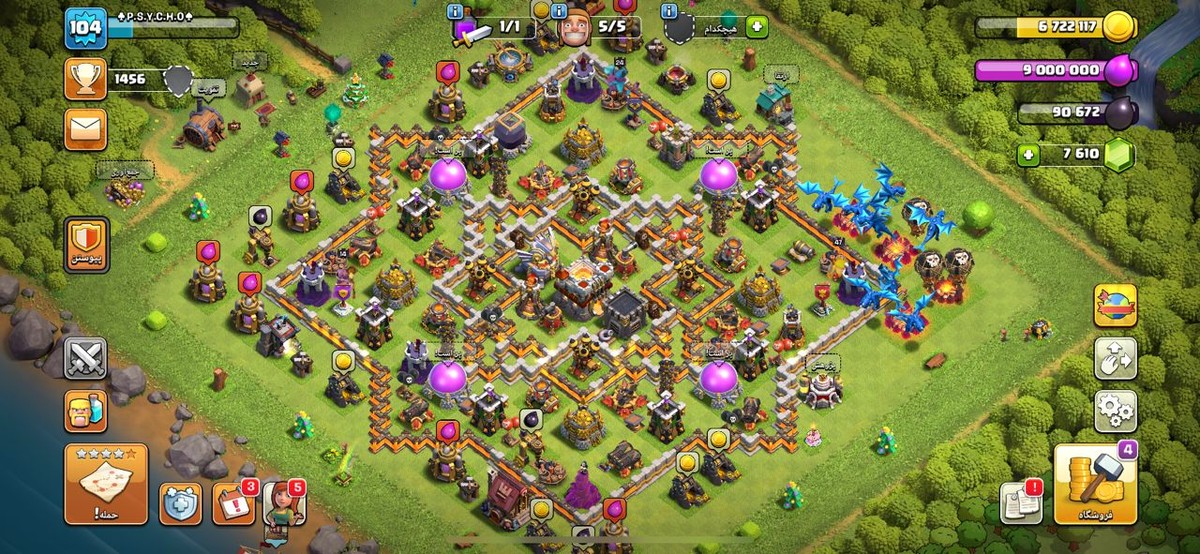
Task: Open the globe and ribbon button
Action: 1115,305
